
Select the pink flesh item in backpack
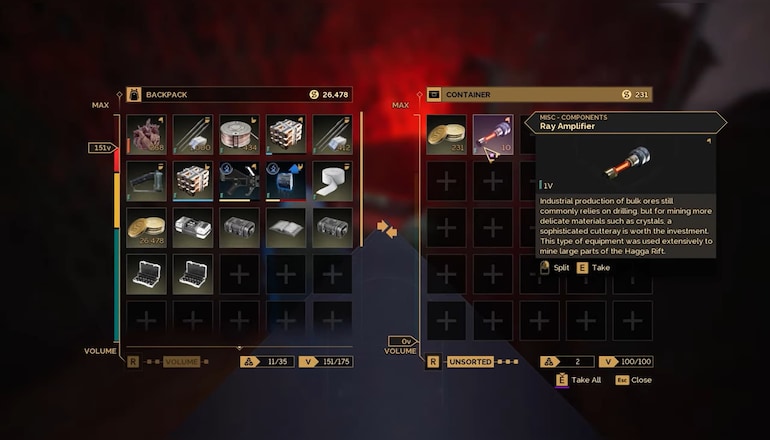click(146, 135)
